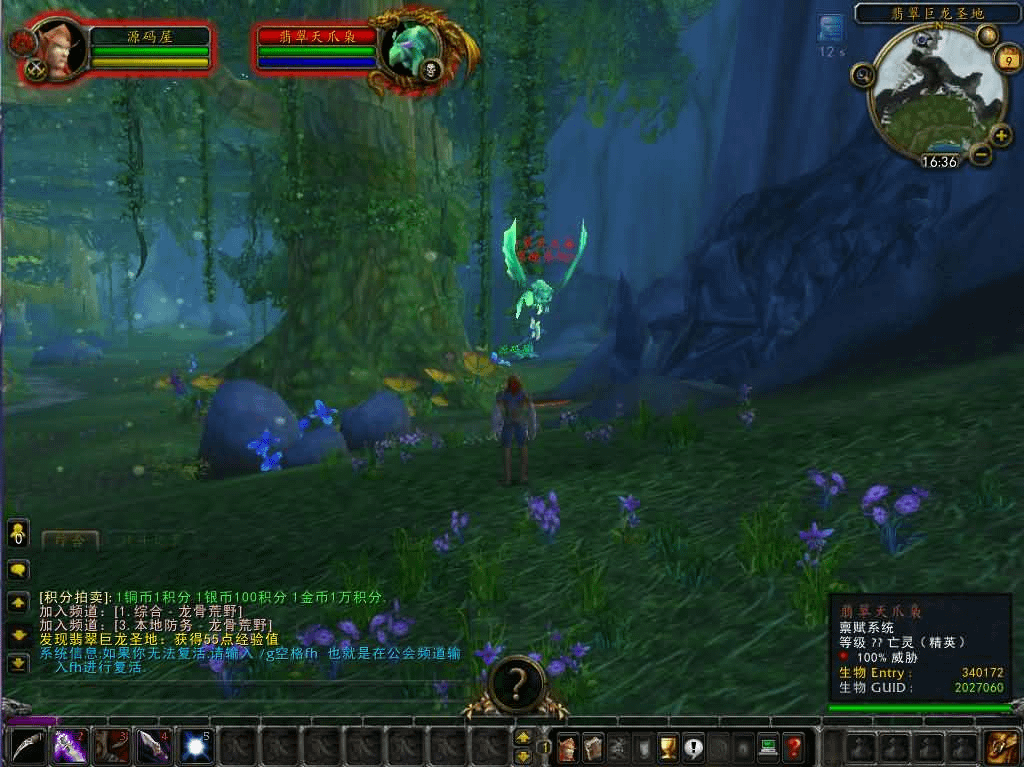Screen dimensions: 1024x767
Task: Open the backpack bag at far right
Action: (1001, 747)
